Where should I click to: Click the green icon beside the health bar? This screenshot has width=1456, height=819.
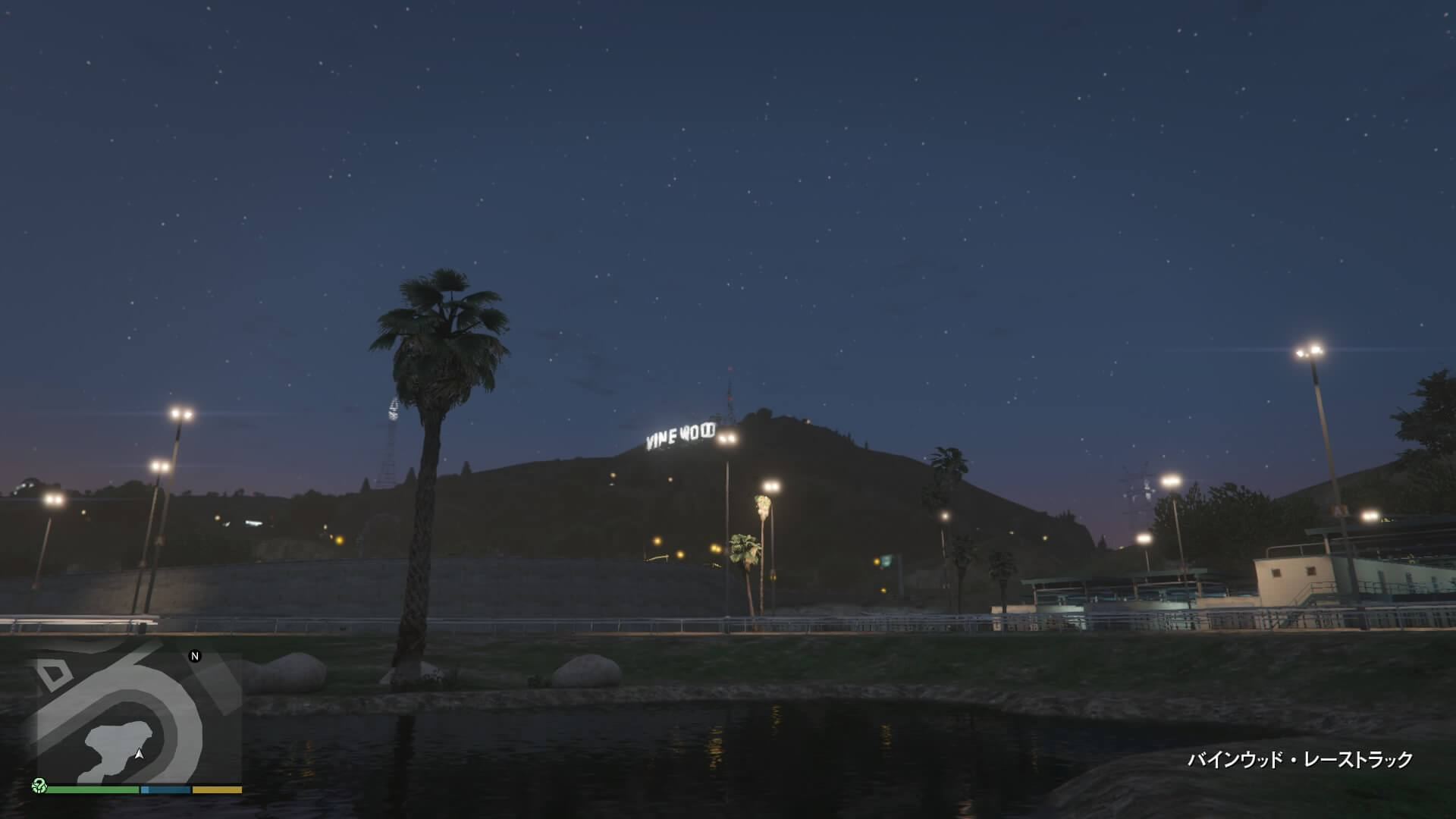coord(39,786)
